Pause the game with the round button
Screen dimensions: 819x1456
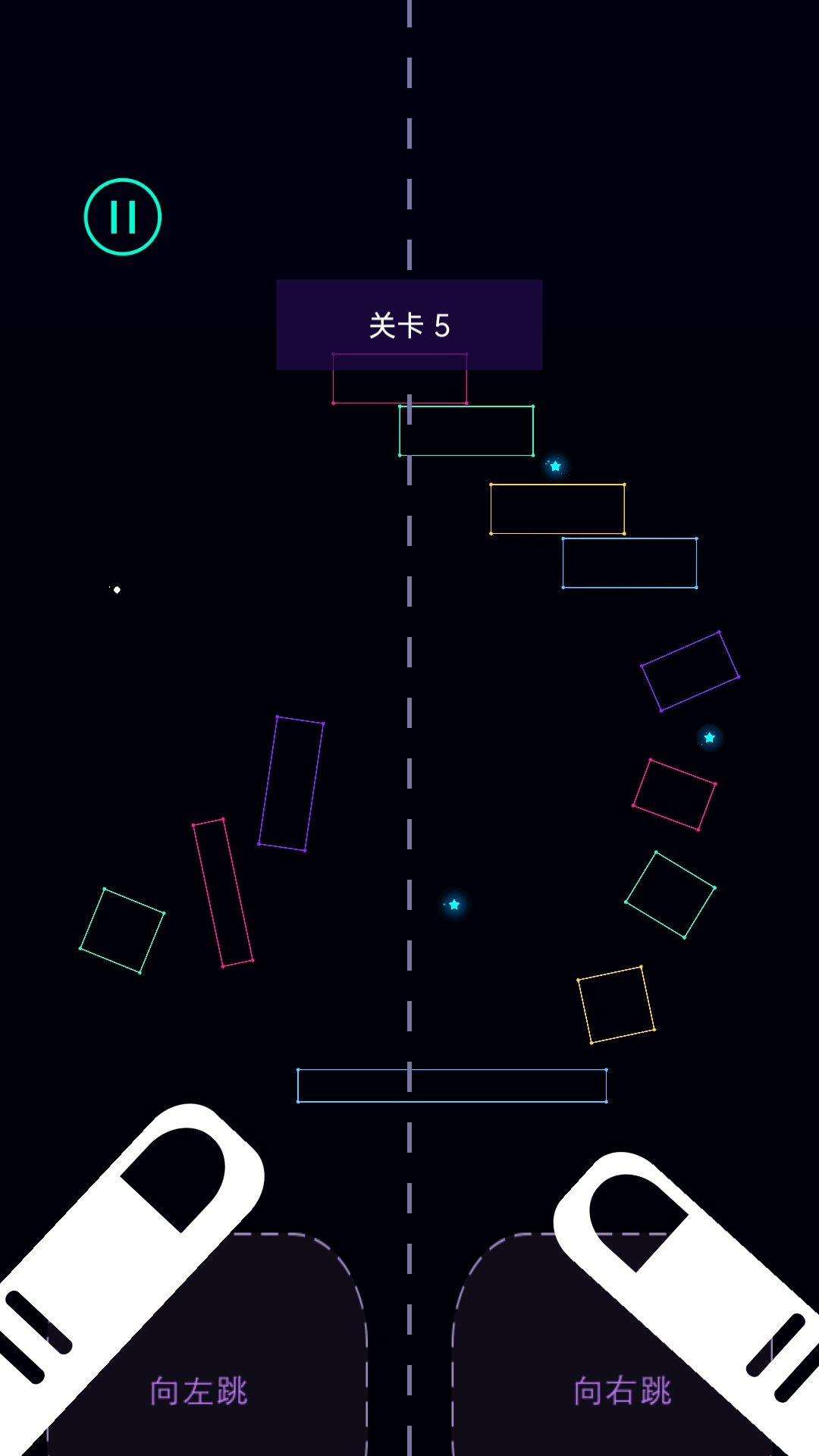click(123, 217)
